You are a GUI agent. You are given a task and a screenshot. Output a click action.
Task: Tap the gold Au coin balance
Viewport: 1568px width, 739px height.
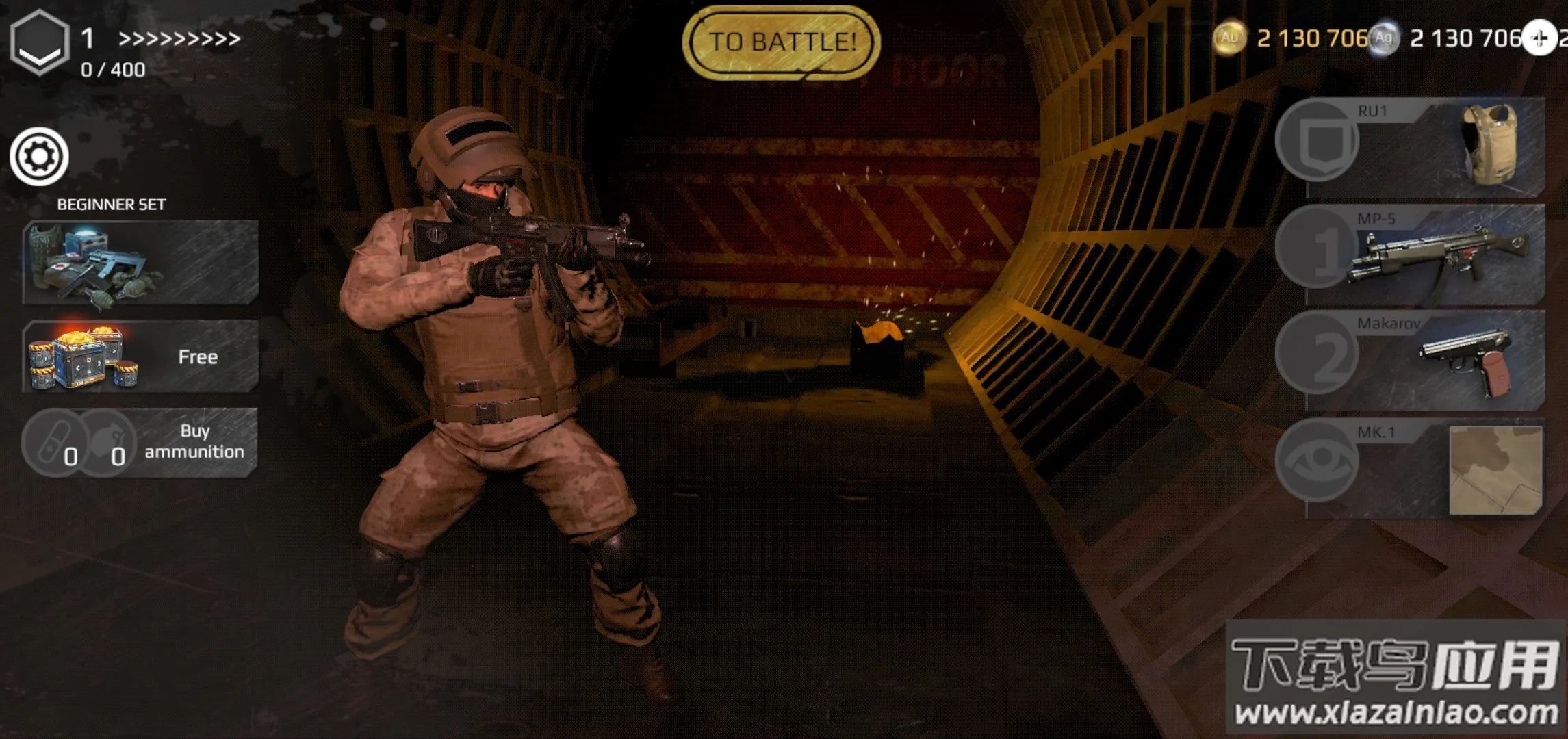[x=1291, y=38]
